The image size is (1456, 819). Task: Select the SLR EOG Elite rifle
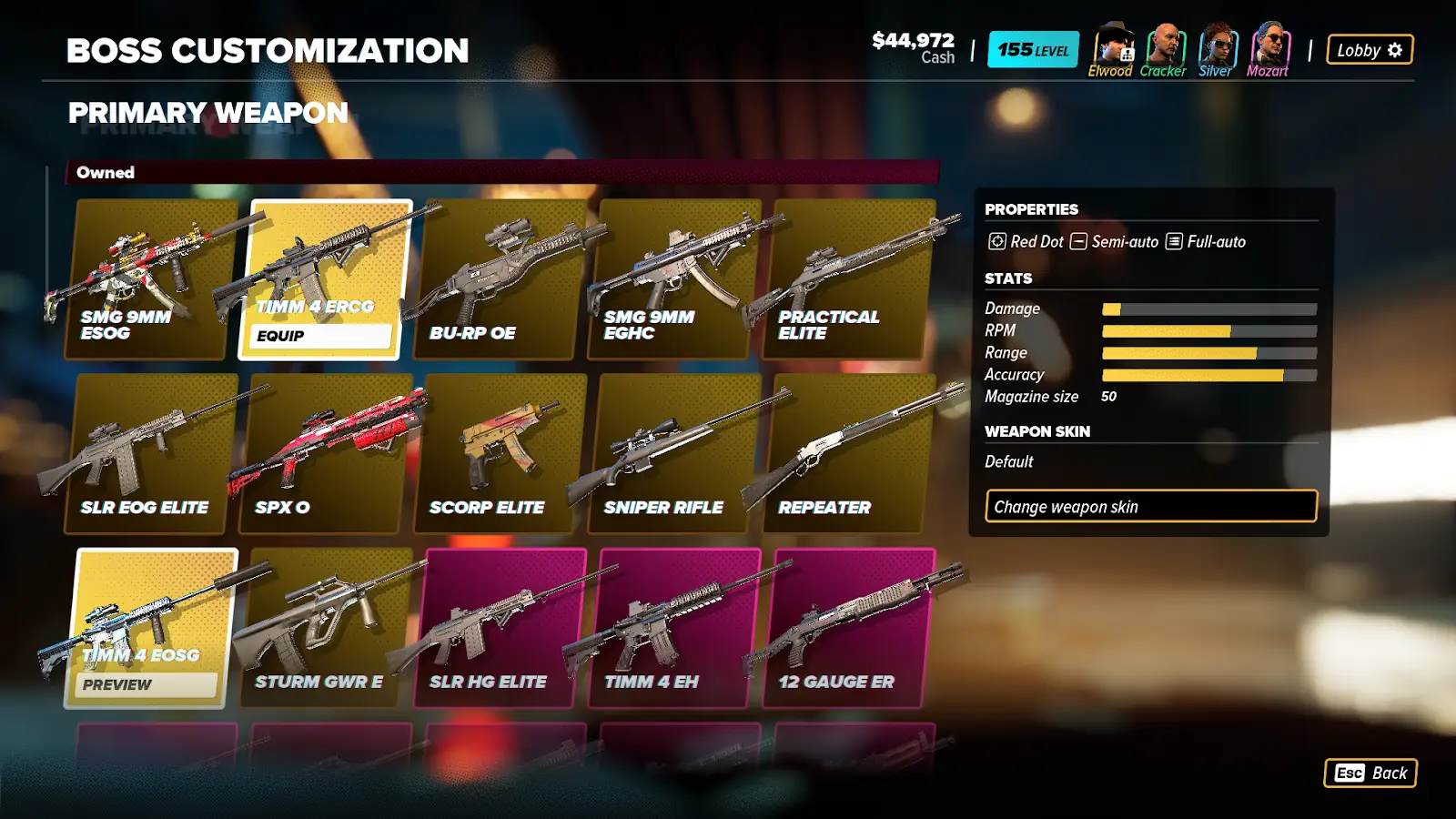(x=150, y=453)
